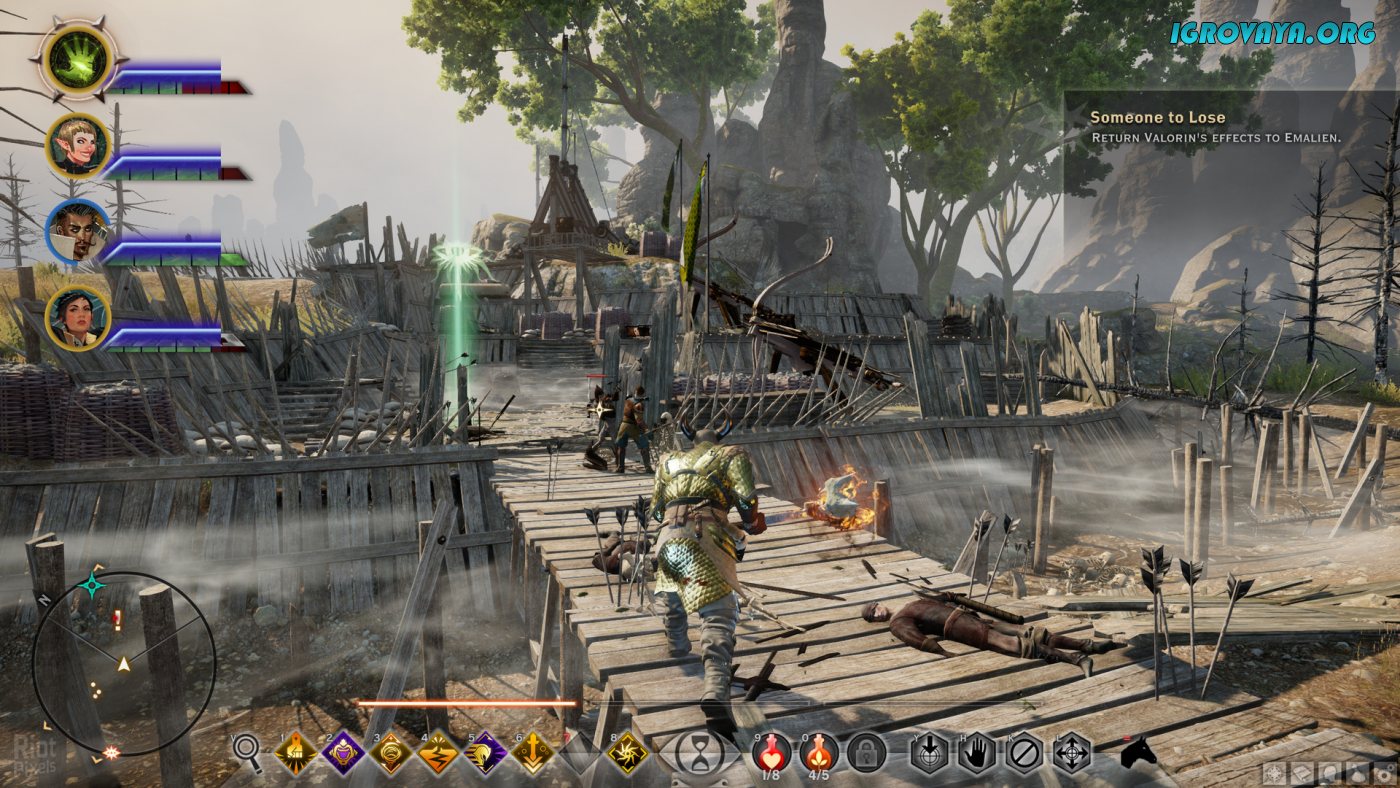Summon the mount with the horse icon
The width and height of the screenshot is (1400, 788).
point(1137,753)
